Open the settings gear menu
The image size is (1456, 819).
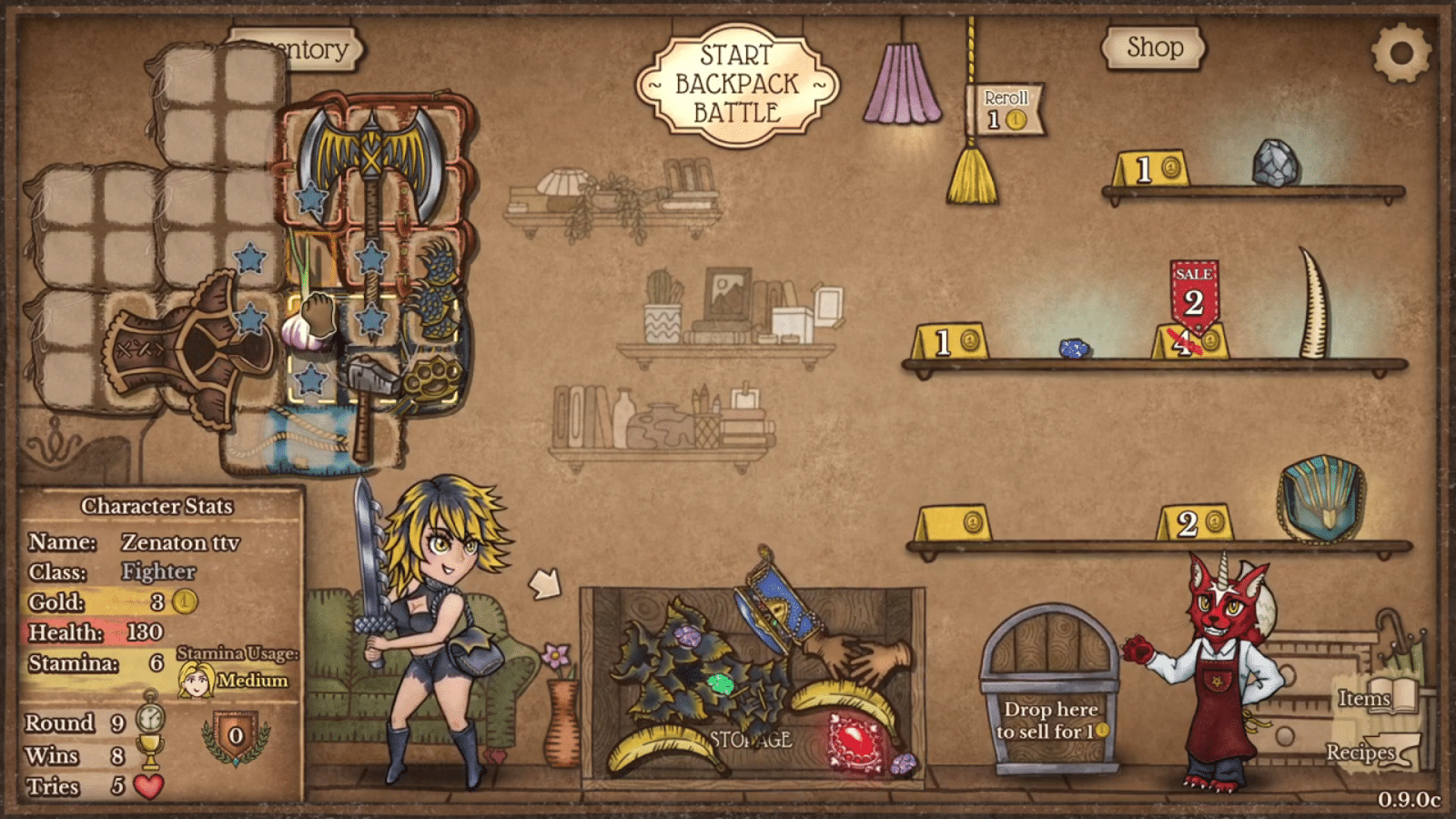[1400, 53]
